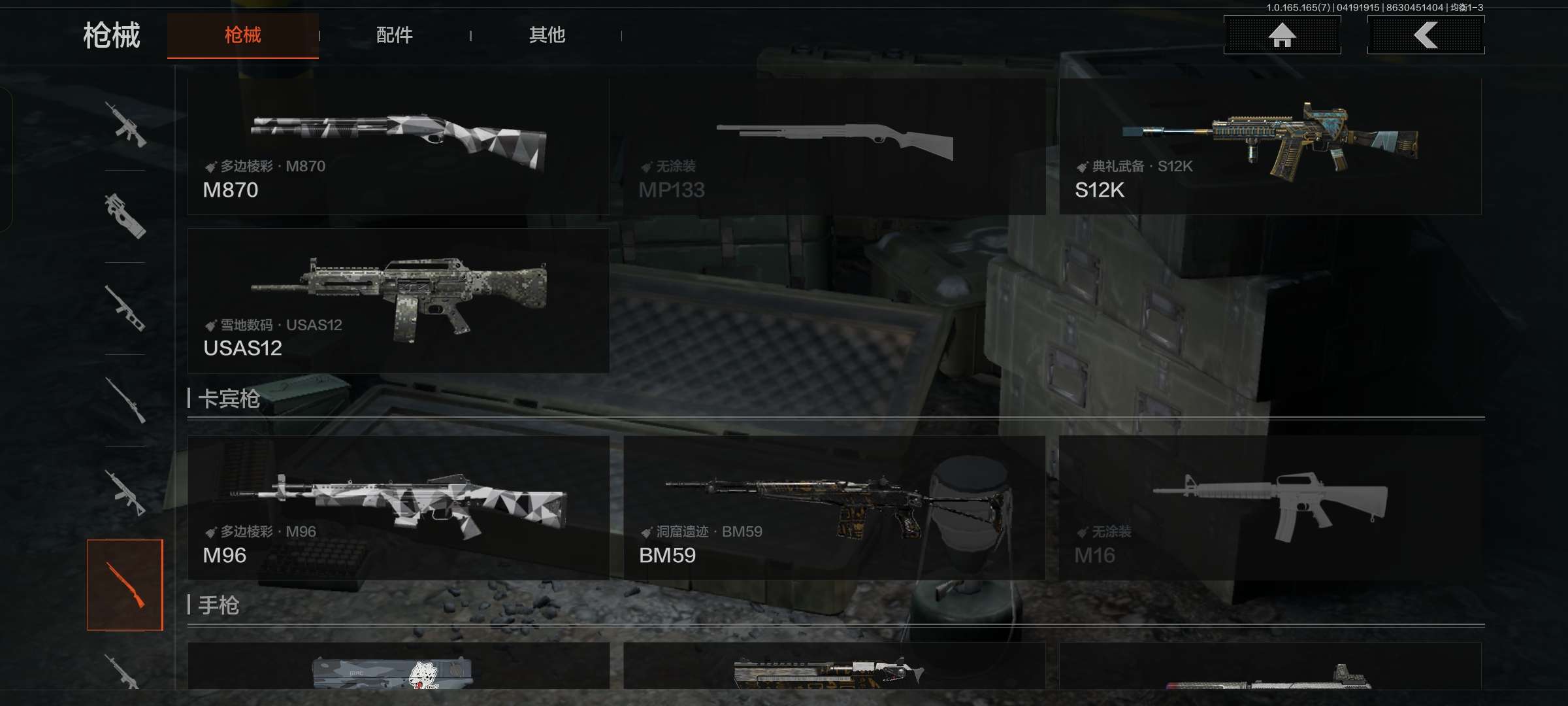Pick the USAS12 snow digital shotgun

point(399,301)
